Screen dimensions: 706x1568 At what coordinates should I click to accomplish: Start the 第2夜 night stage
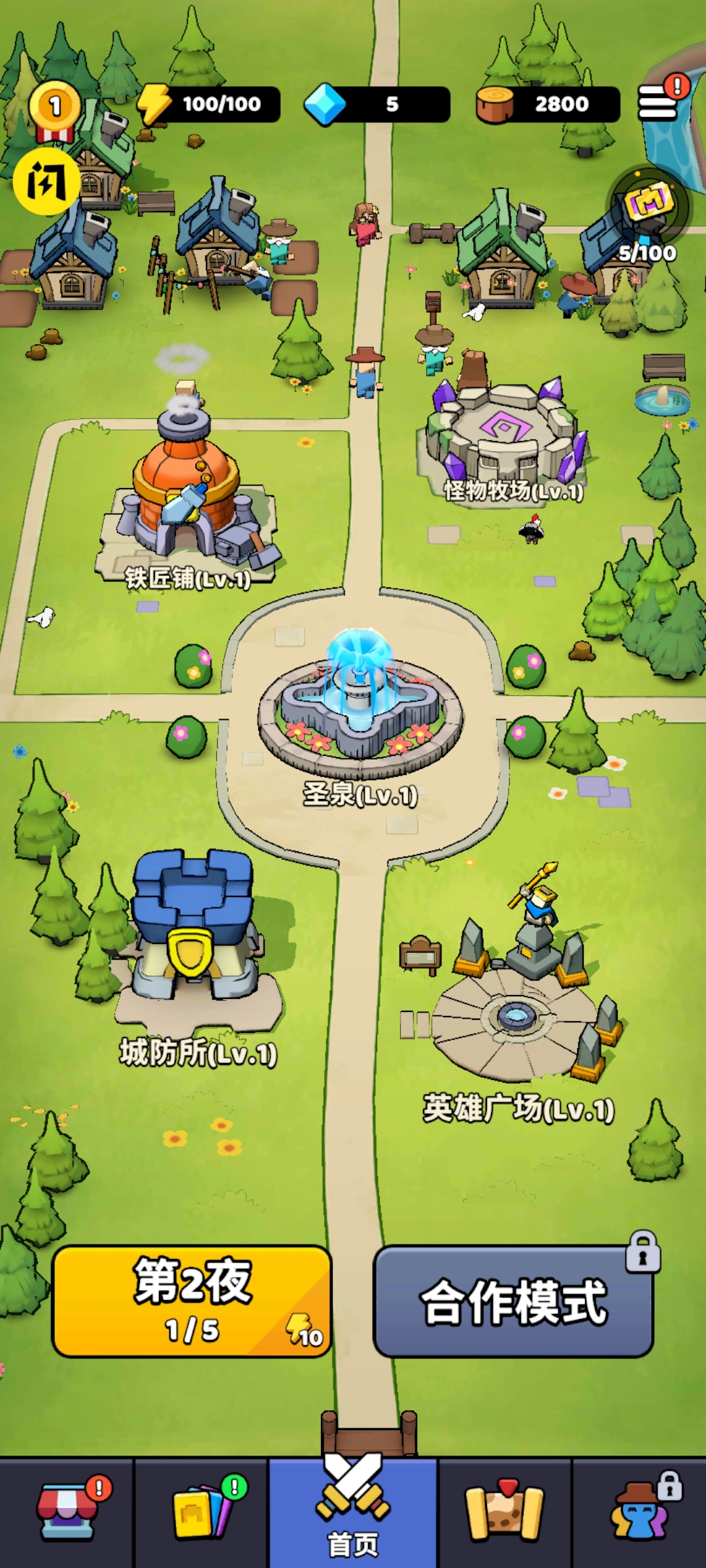(x=192, y=1301)
